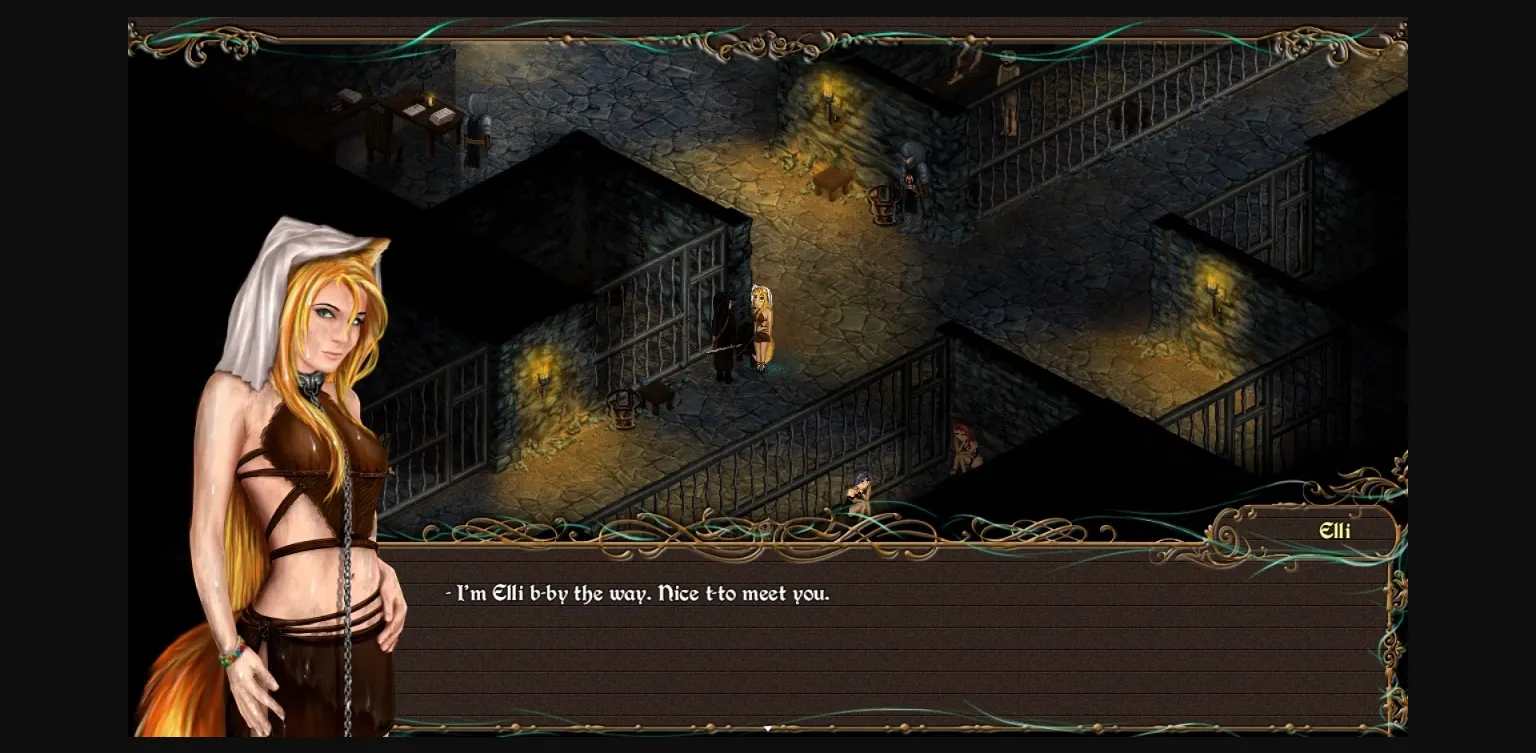Advance dialogue via the white triangle indicator
The width and height of the screenshot is (1536, 753).
pos(767,727)
